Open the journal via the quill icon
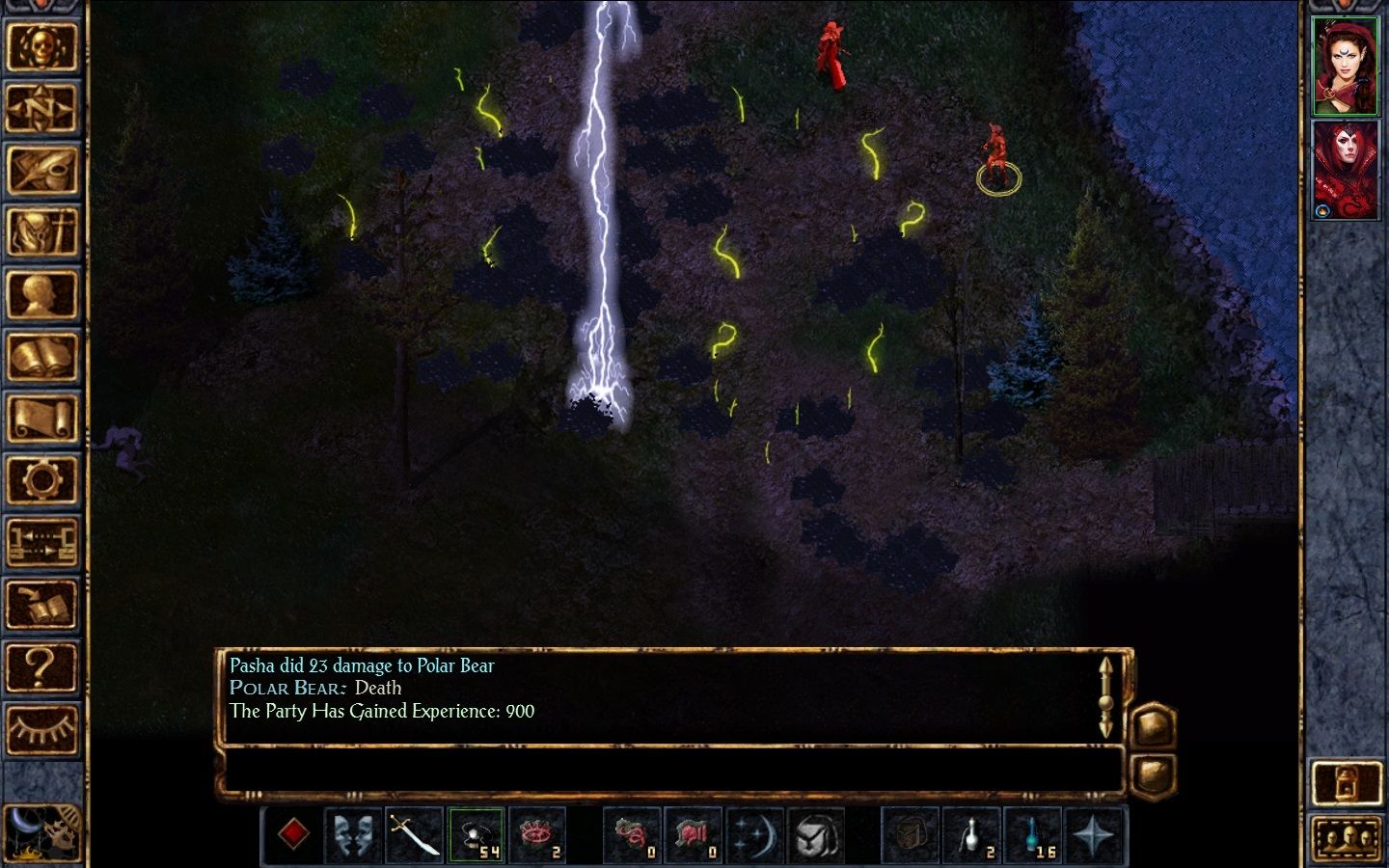Viewport: 1389px width, 868px height. pos(41,171)
